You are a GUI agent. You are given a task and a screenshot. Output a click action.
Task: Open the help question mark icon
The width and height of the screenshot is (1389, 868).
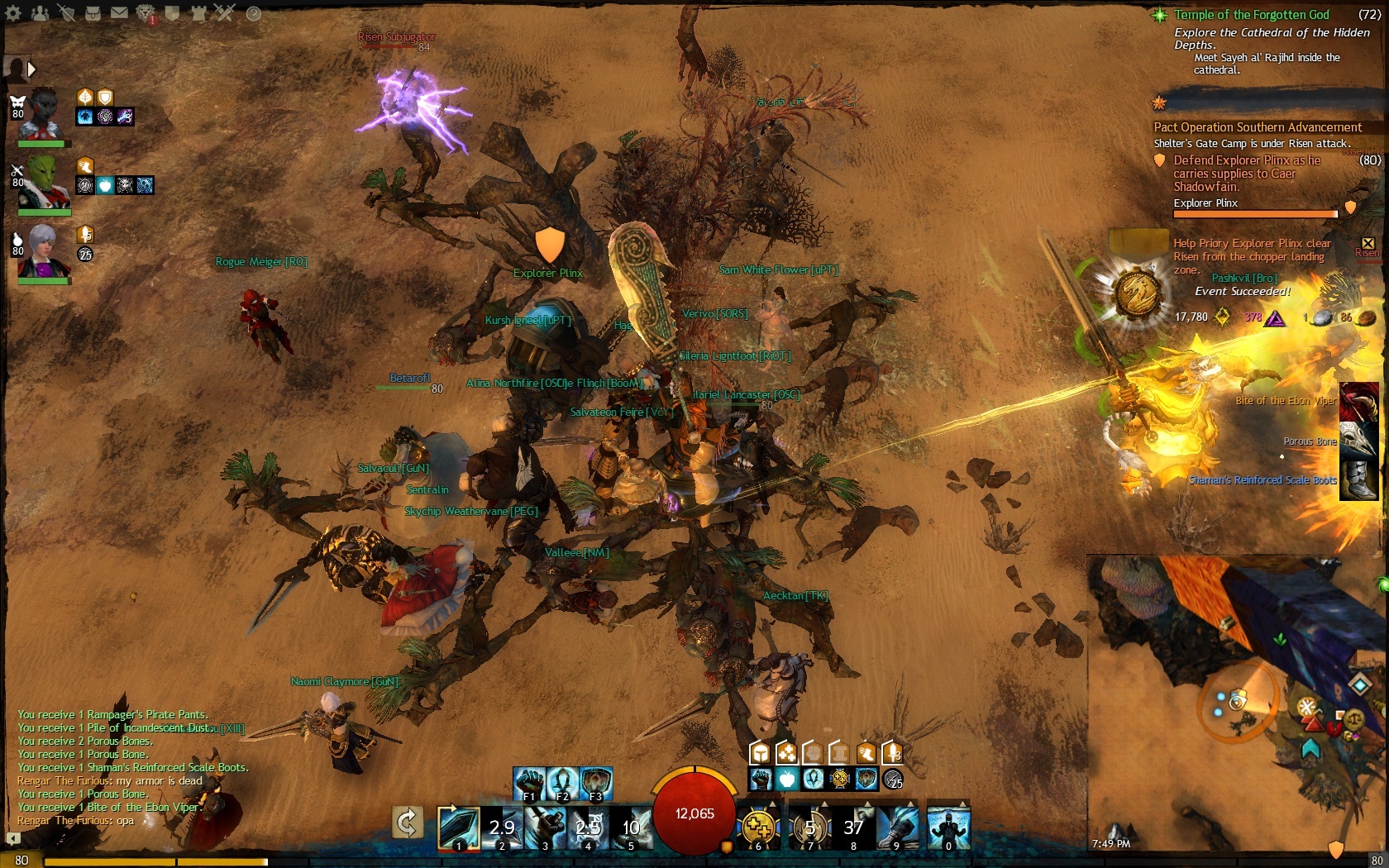point(254,13)
